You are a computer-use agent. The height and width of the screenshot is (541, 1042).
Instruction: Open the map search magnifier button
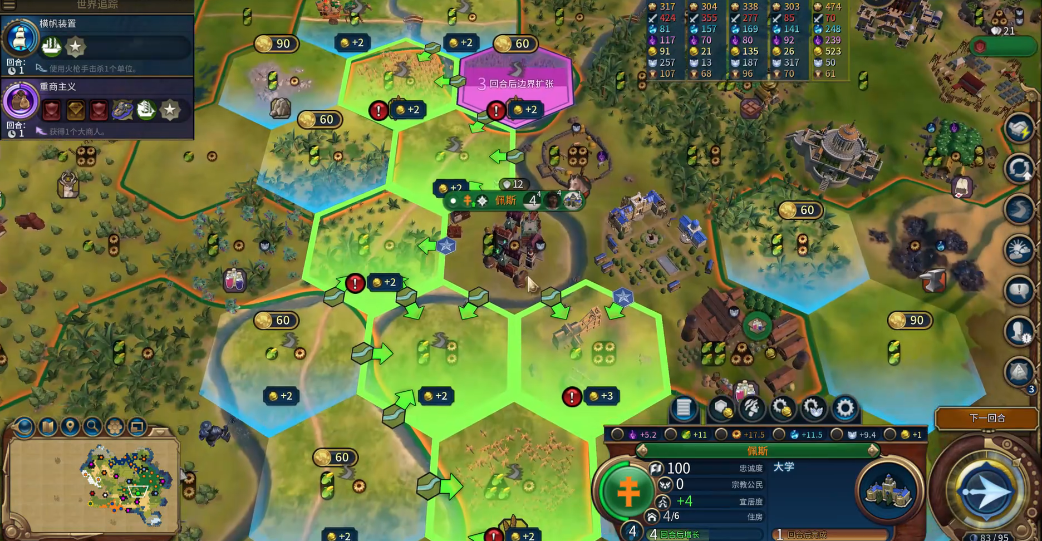(x=93, y=427)
